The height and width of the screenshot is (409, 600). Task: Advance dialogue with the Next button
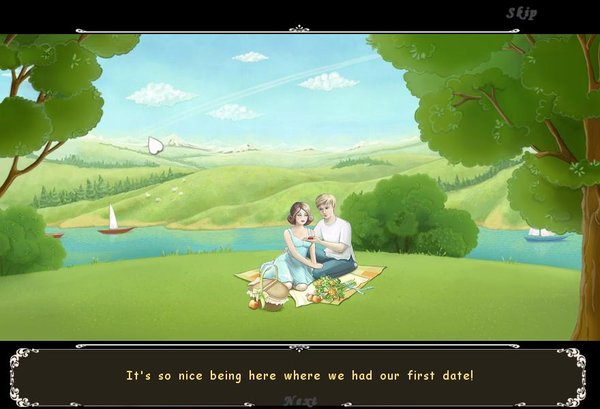coord(300,400)
